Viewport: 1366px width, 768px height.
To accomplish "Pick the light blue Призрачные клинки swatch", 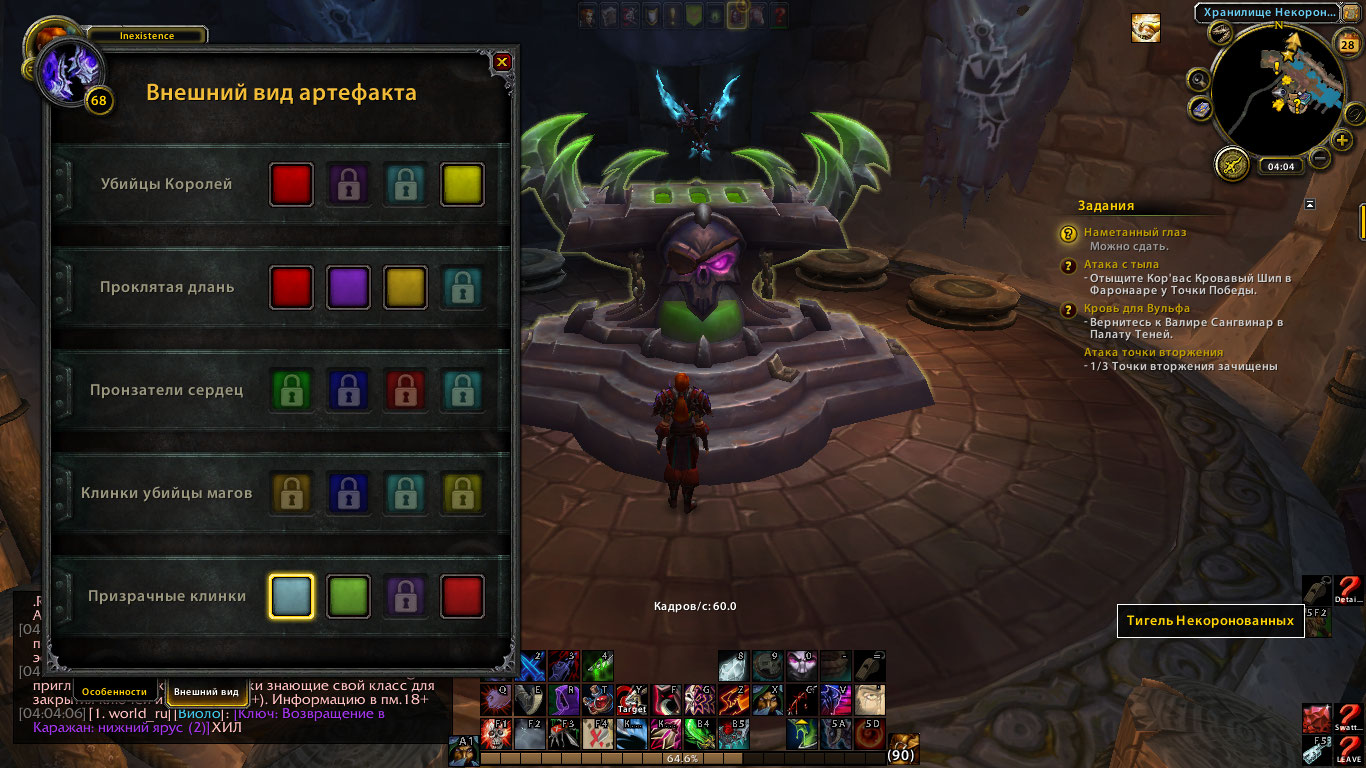I will click(x=291, y=597).
